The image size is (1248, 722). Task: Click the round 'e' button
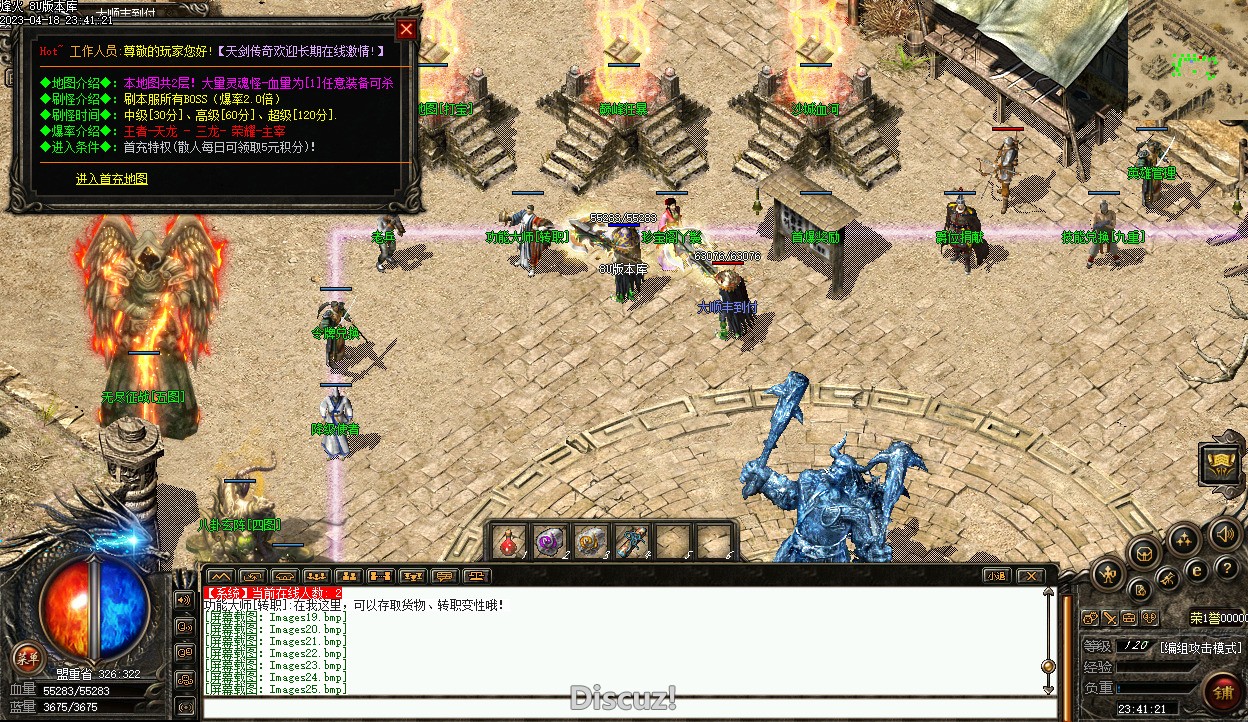tap(1196, 570)
